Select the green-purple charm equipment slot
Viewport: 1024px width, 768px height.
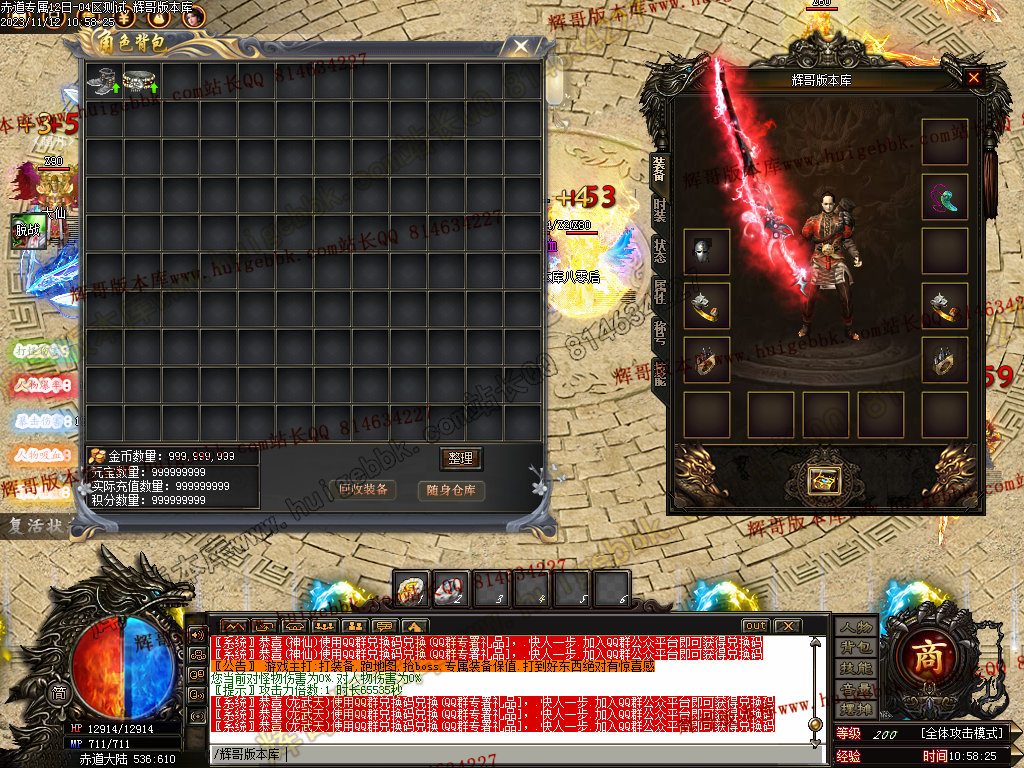click(x=944, y=197)
